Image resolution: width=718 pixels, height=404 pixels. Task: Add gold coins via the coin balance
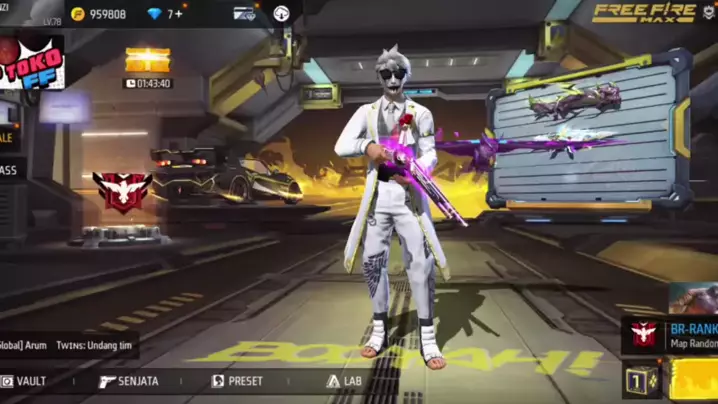pos(100,14)
